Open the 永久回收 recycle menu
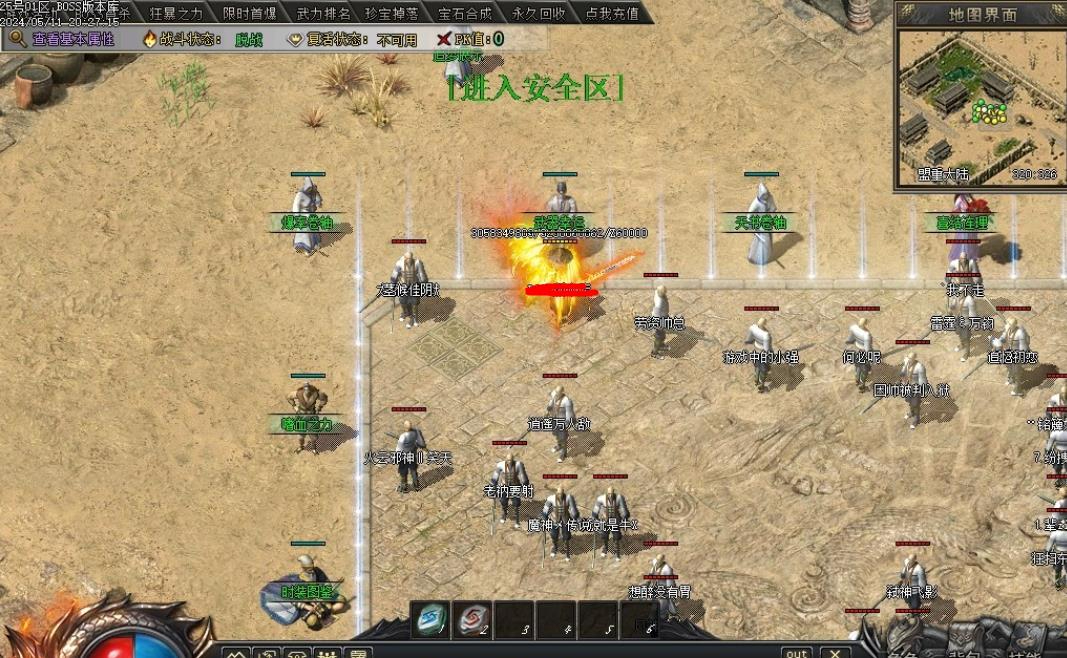The width and height of the screenshot is (1067, 658). pos(539,13)
